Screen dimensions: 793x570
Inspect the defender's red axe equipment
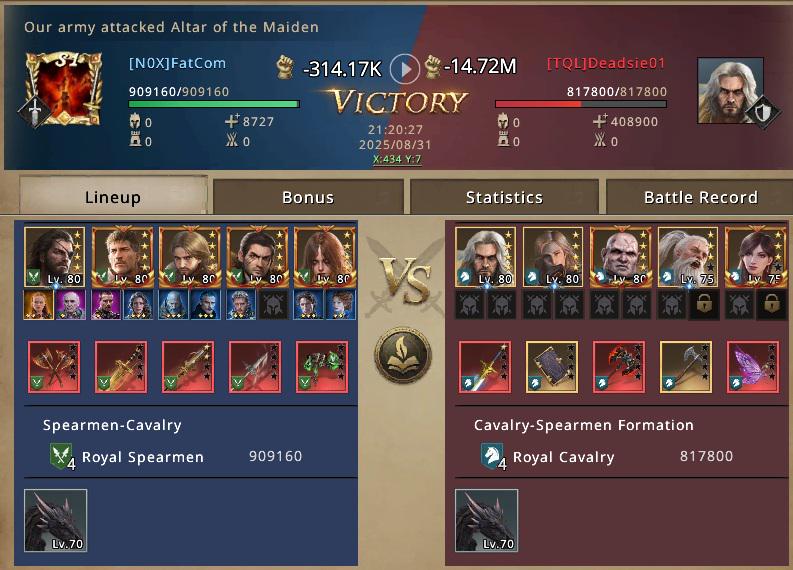point(618,366)
